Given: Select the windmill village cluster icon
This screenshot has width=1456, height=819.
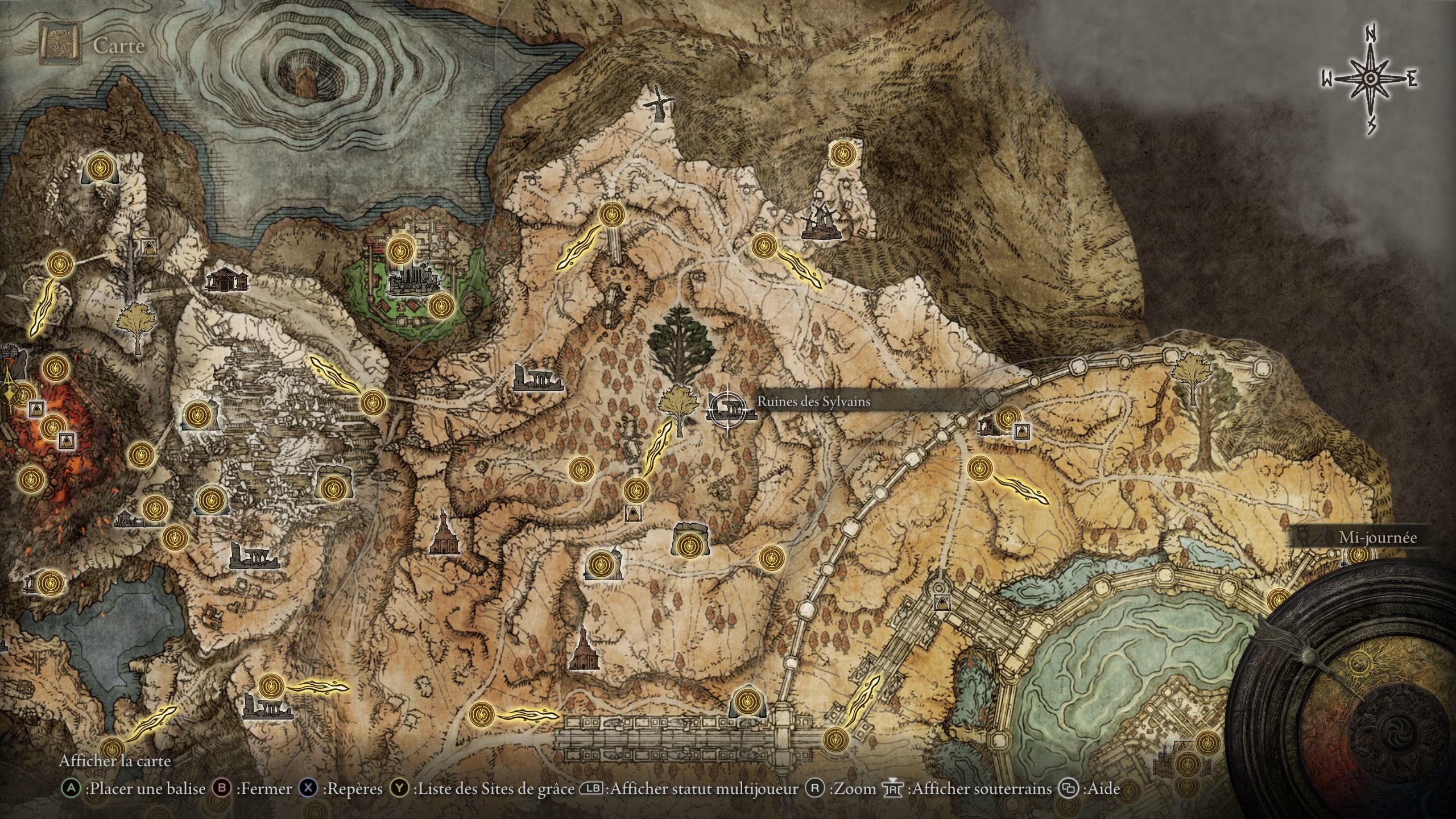Looking at the screenshot, I should (x=819, y=222).
